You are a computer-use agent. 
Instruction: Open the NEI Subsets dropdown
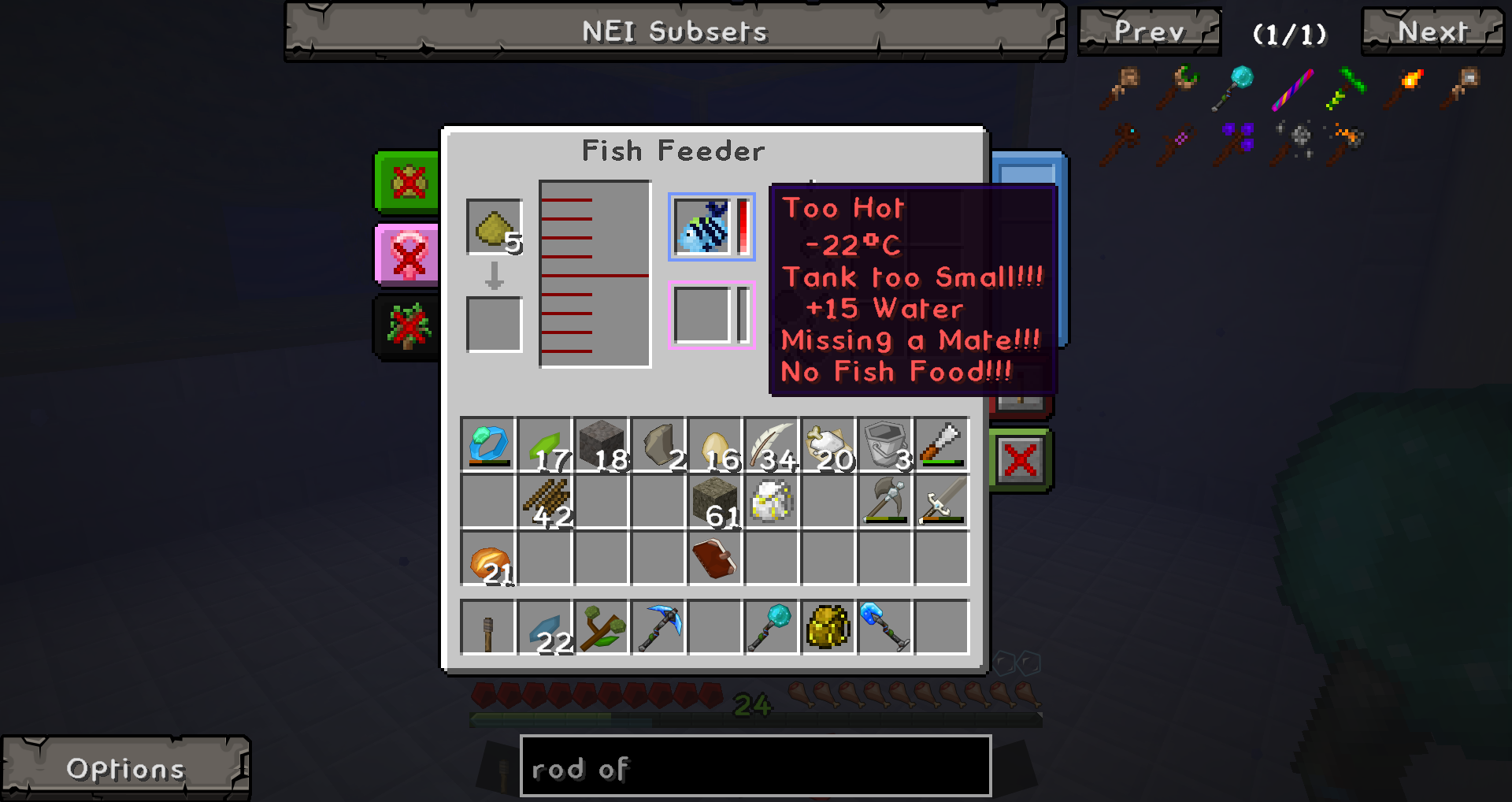675,32
